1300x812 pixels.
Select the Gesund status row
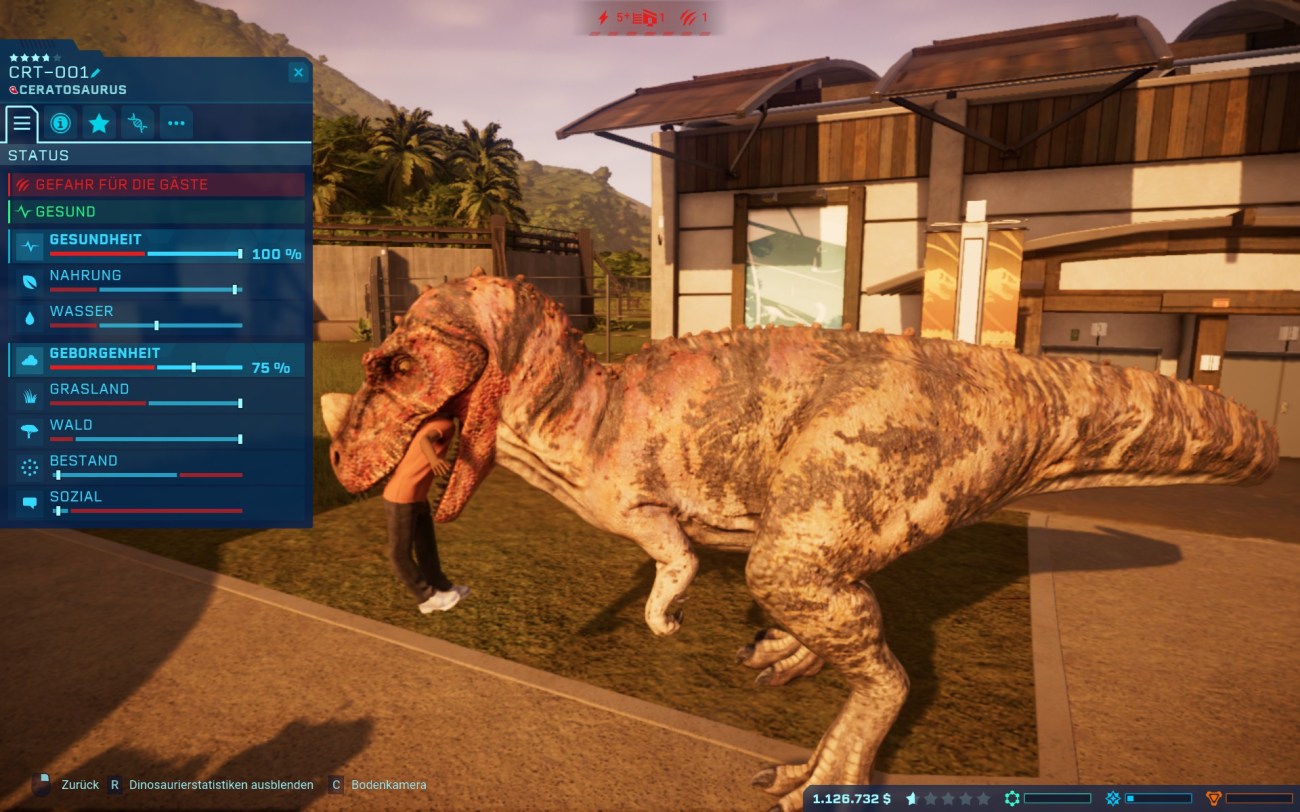[156, 212]
